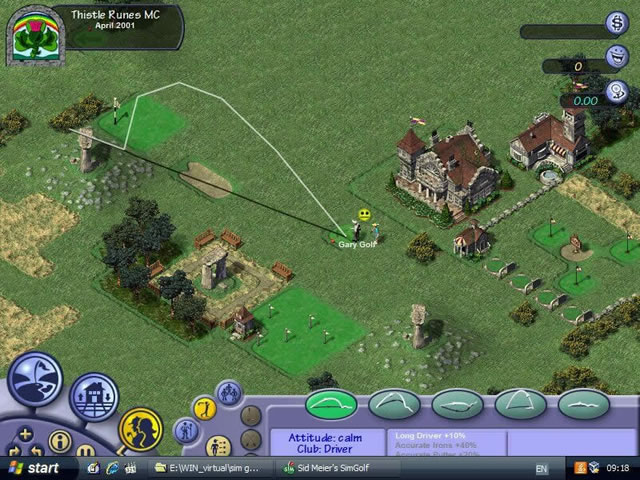Select the highlighted green shot shape button
This screenshot has height=480, width=640.
click(x=331, y=404)
